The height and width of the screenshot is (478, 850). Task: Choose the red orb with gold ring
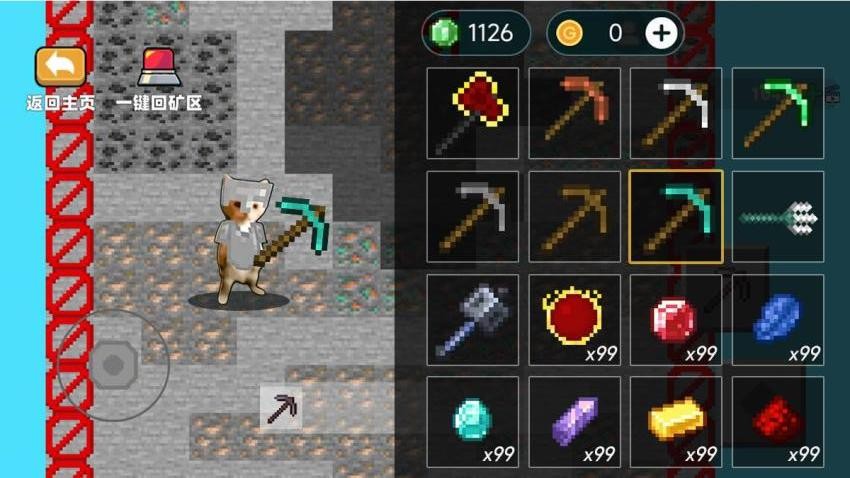[575, 320]
